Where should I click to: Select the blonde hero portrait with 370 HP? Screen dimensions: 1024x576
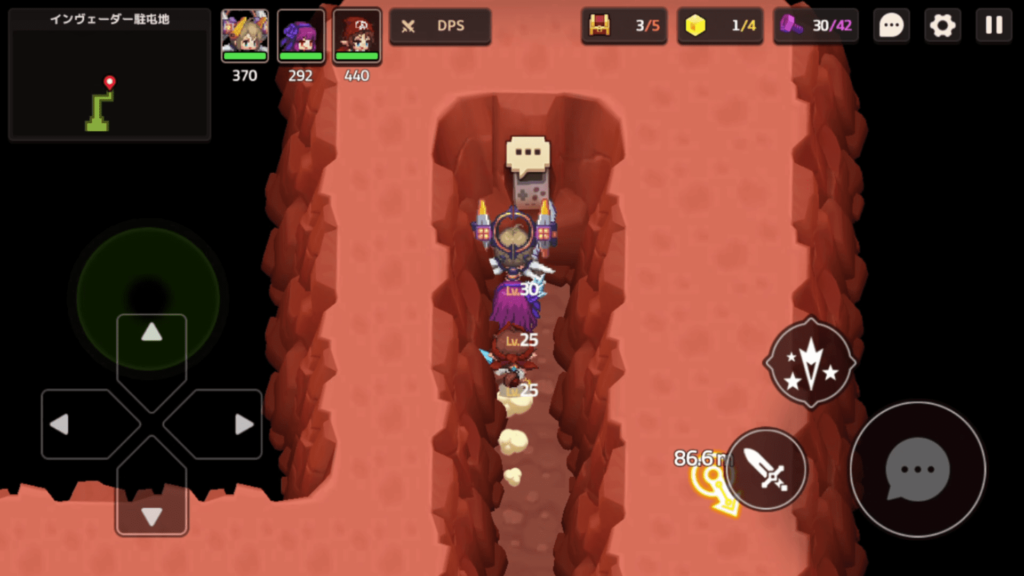[245, 35]
